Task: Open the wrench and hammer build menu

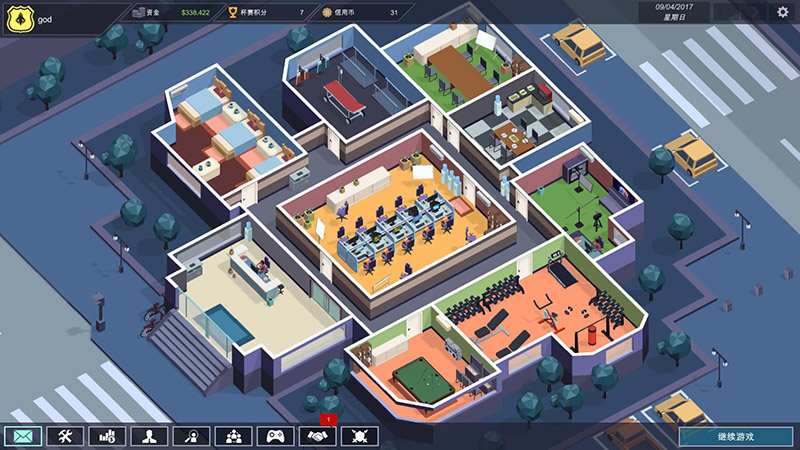Action: (63, 436)
